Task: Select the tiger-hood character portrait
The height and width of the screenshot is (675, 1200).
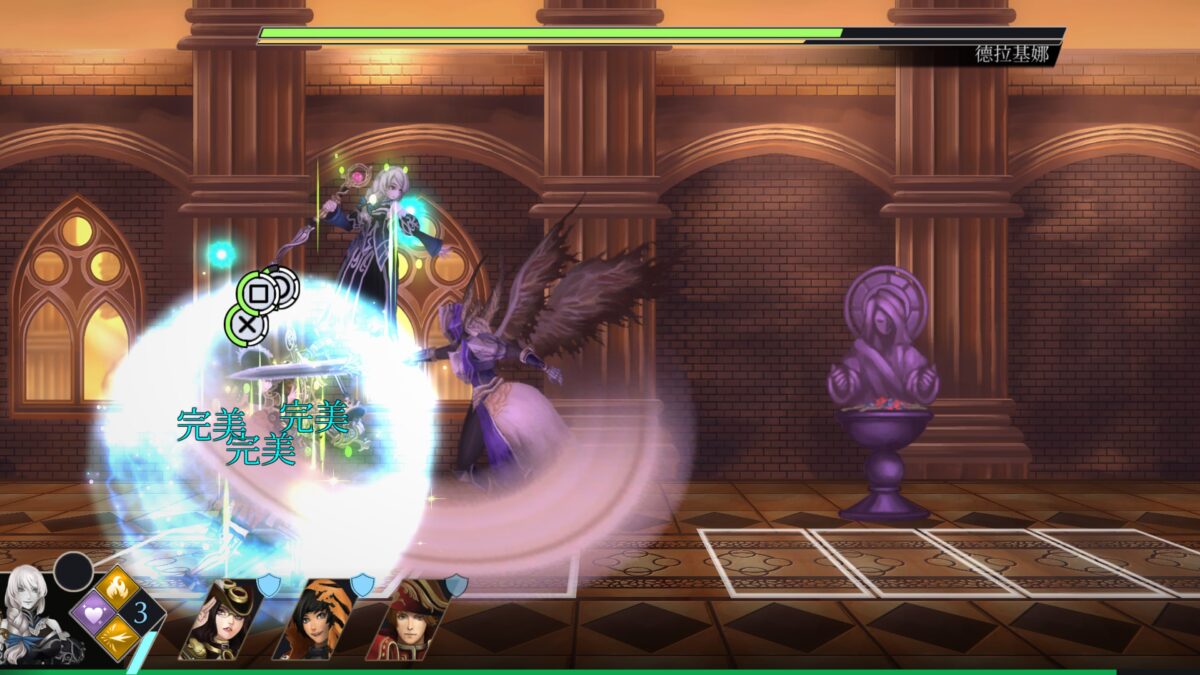Action: pyautogui.click(x=313, y=620)
